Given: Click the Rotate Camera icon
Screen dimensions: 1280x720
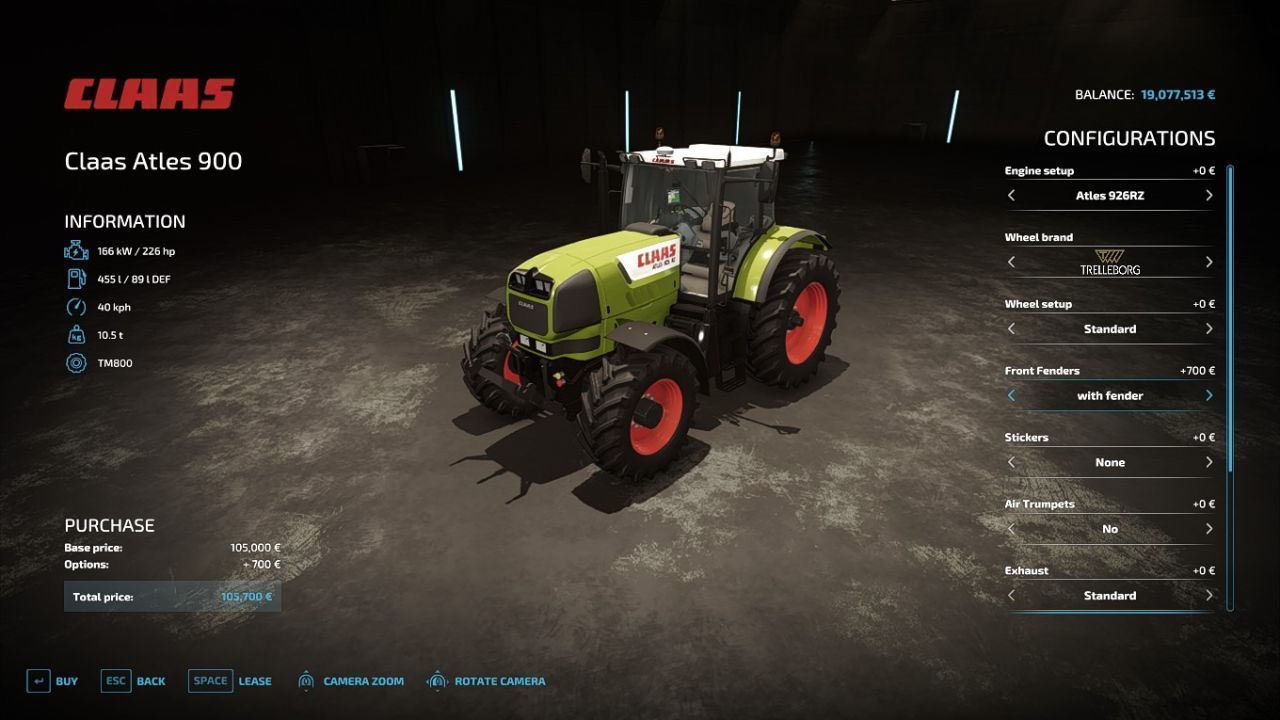Looking at the screenshot, I should (x=438, y=681).
